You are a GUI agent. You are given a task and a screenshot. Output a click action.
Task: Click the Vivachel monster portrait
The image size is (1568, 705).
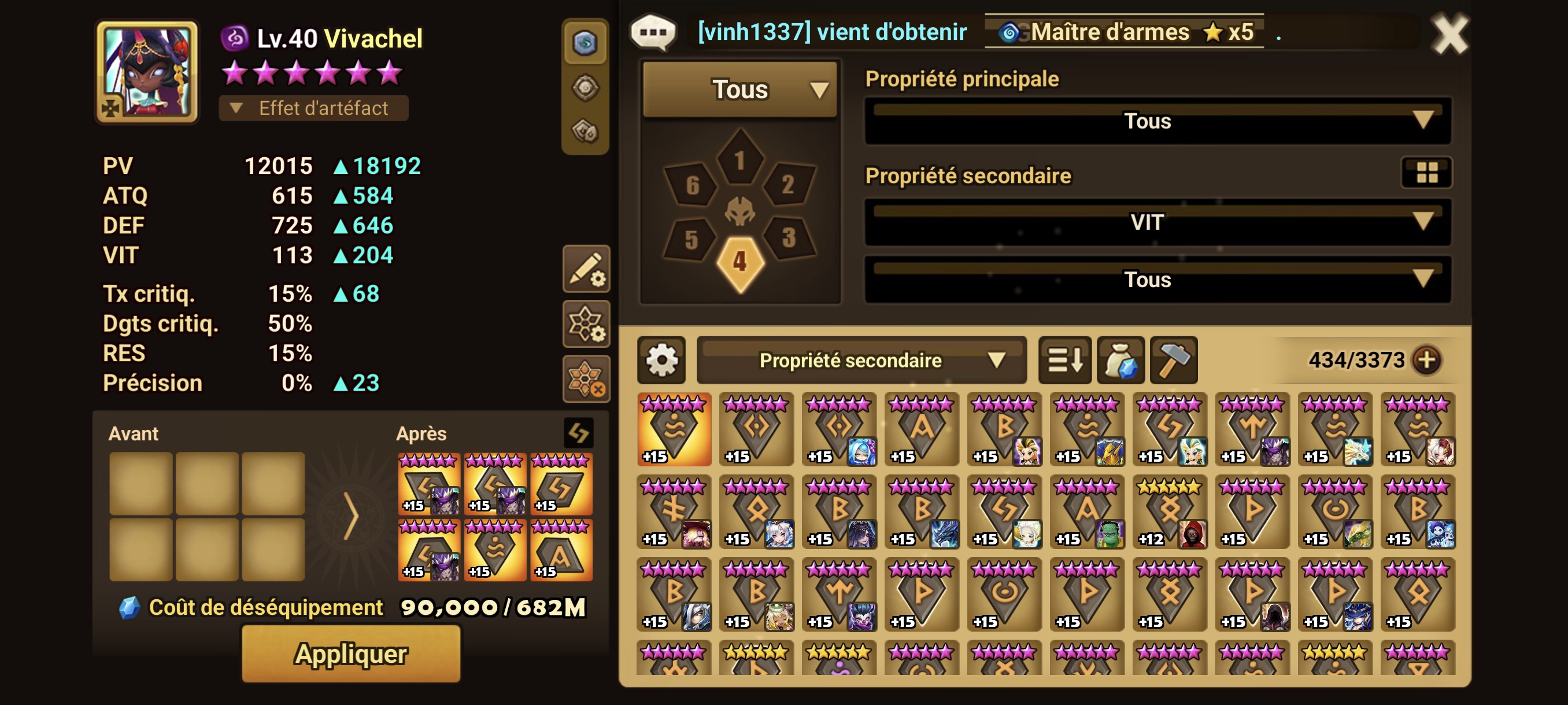(x=147, y=72)
